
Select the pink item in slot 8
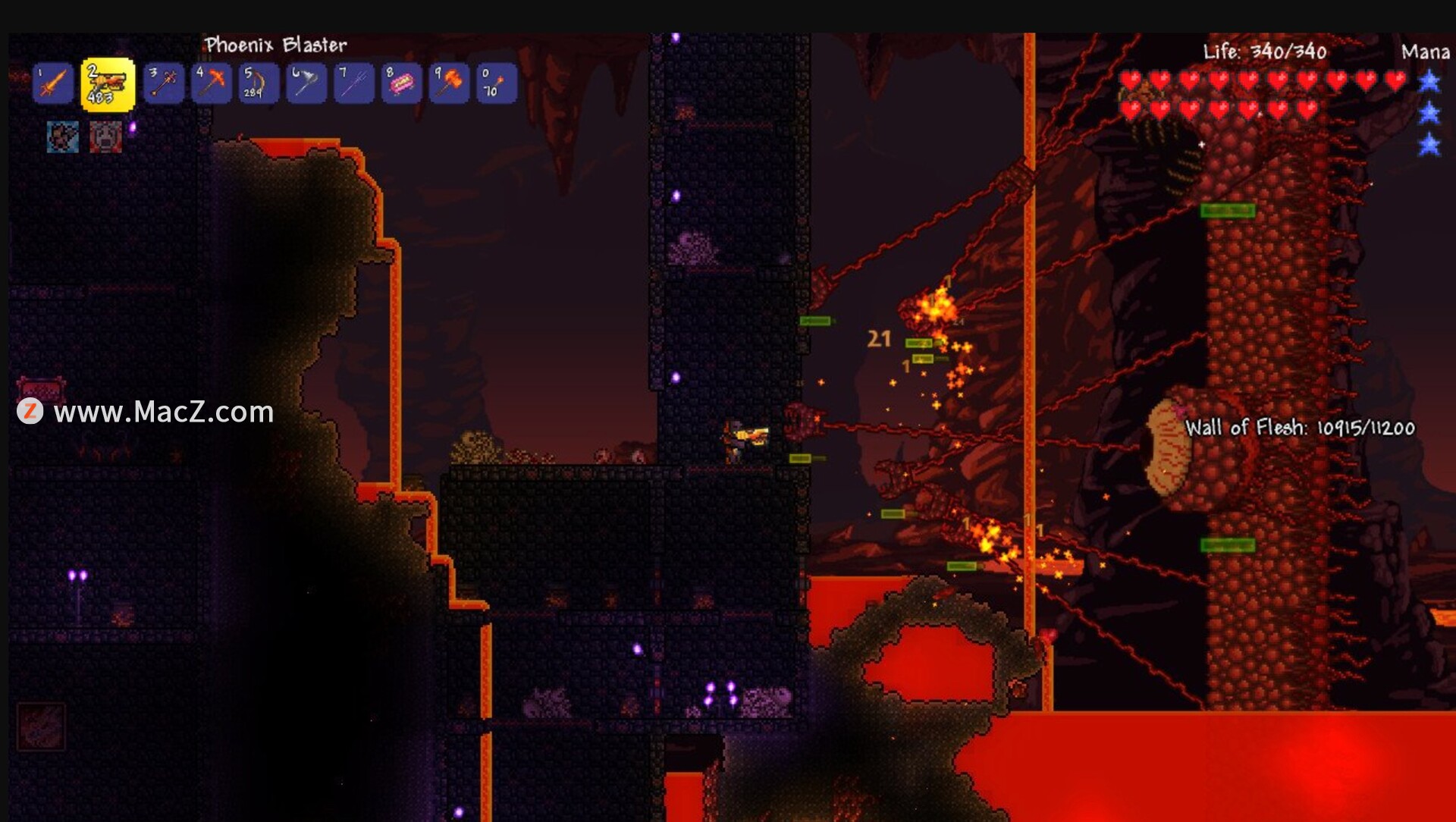click(x=400, y=83)
